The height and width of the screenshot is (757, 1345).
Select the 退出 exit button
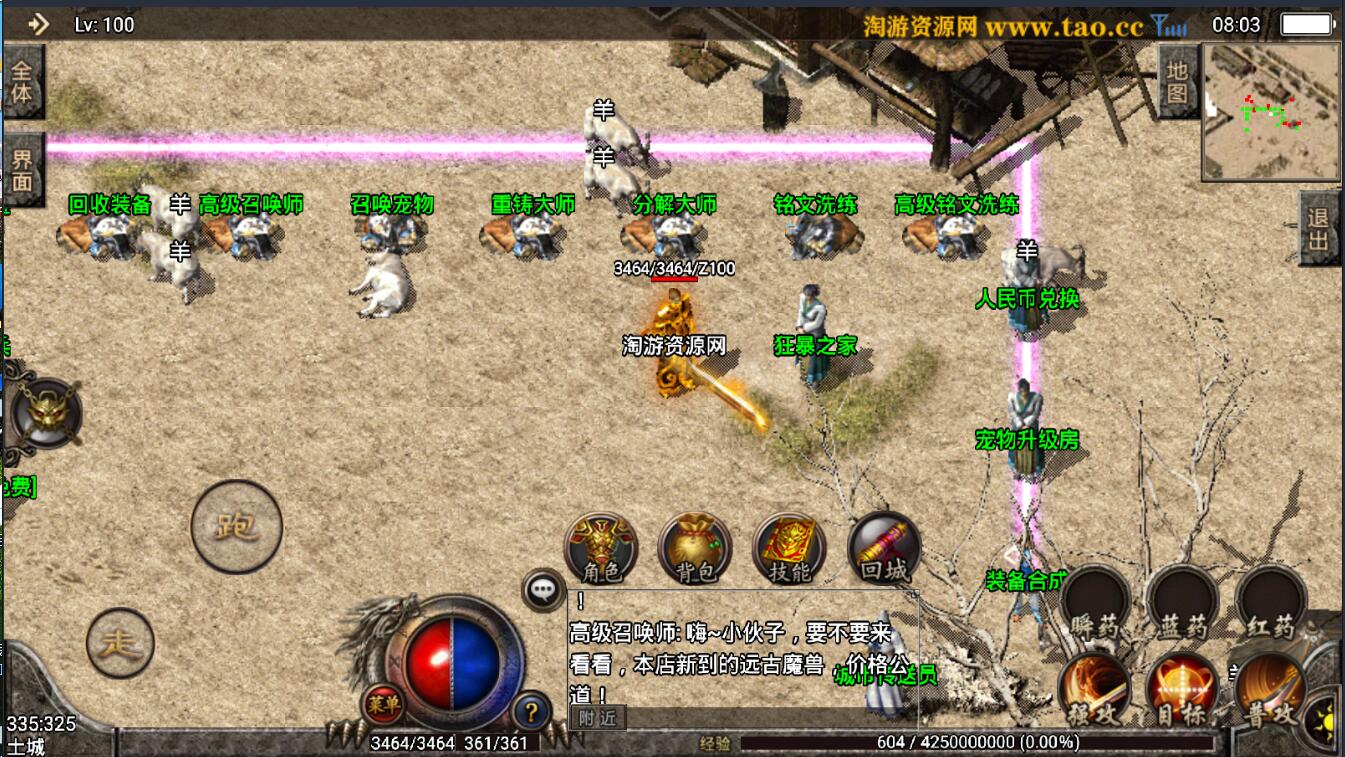(1319, 228)
